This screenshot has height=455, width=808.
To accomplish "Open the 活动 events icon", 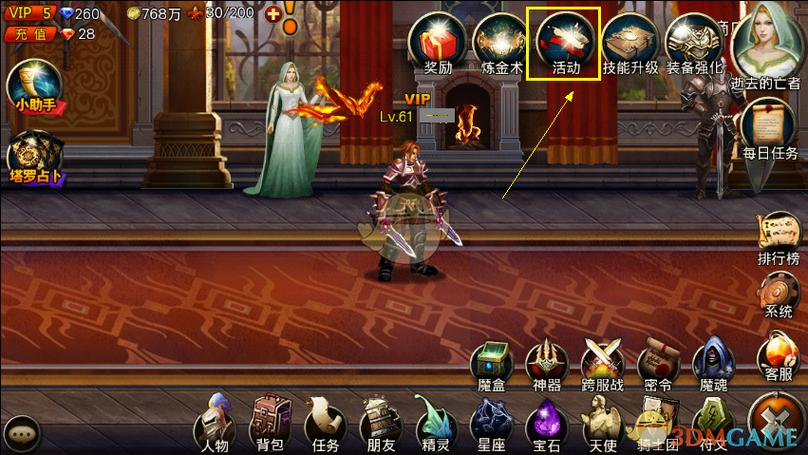I will tap(566, 42).
